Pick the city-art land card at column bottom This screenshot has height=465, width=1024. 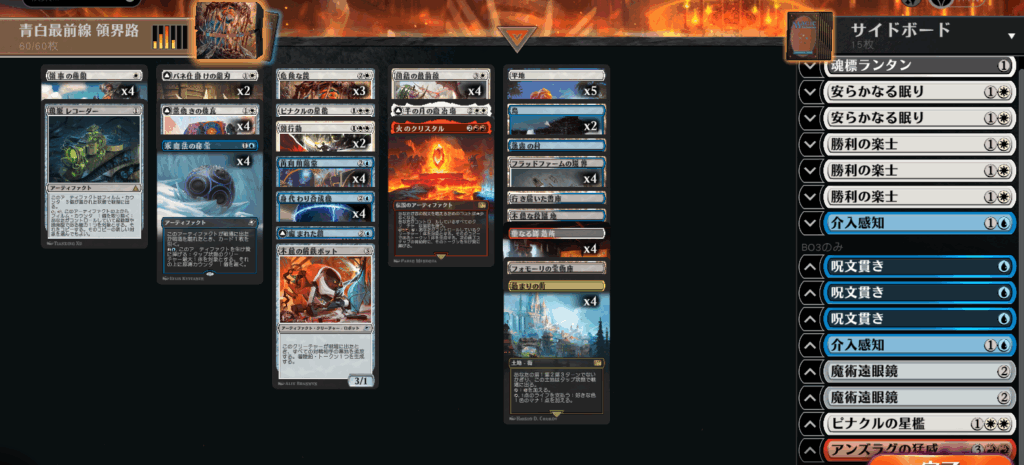(556, 350)
